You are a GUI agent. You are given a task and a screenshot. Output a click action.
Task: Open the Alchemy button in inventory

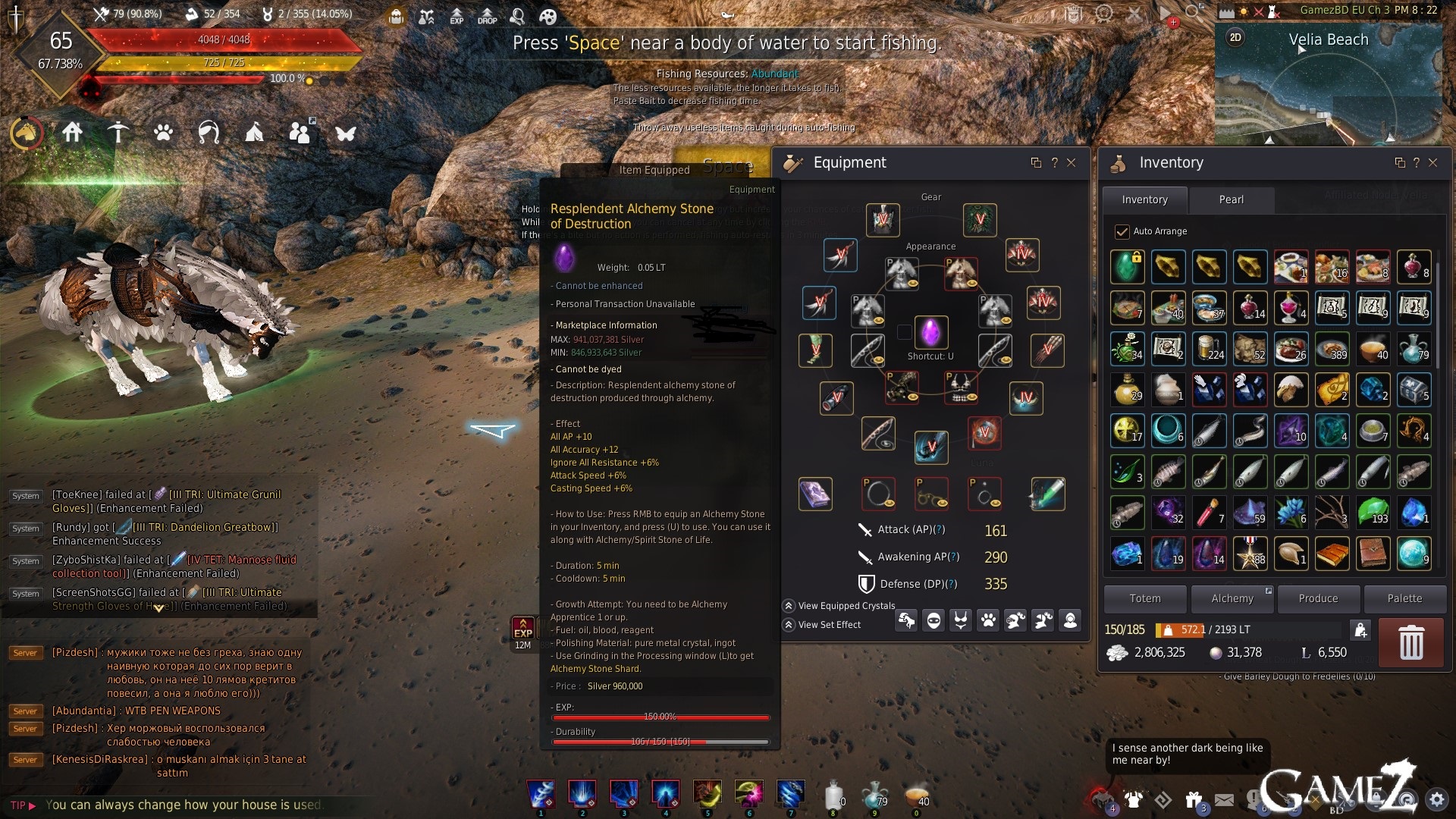(x=1232, y=598)
